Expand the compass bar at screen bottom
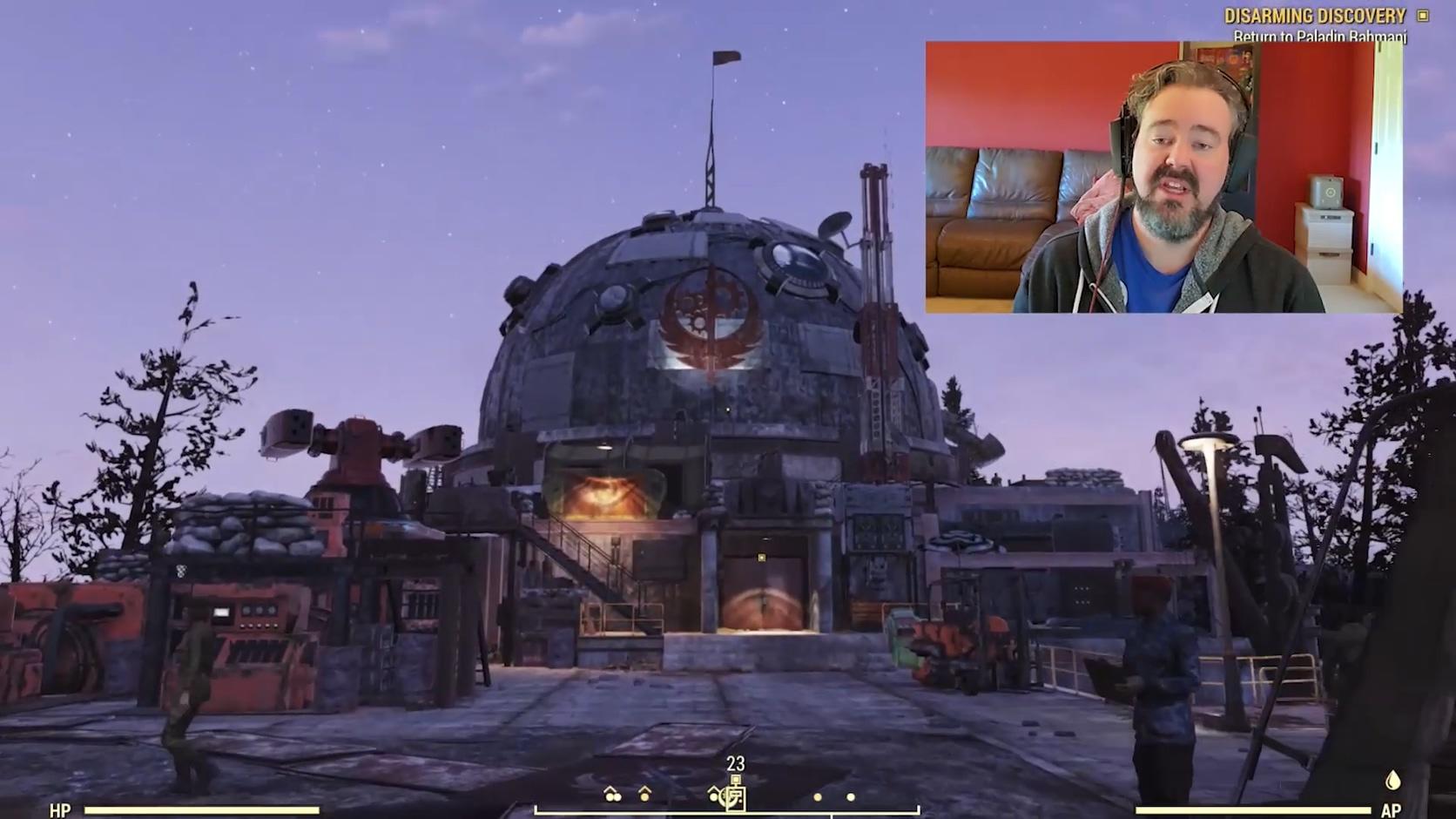1456x819 pixels. coord(728,811)
